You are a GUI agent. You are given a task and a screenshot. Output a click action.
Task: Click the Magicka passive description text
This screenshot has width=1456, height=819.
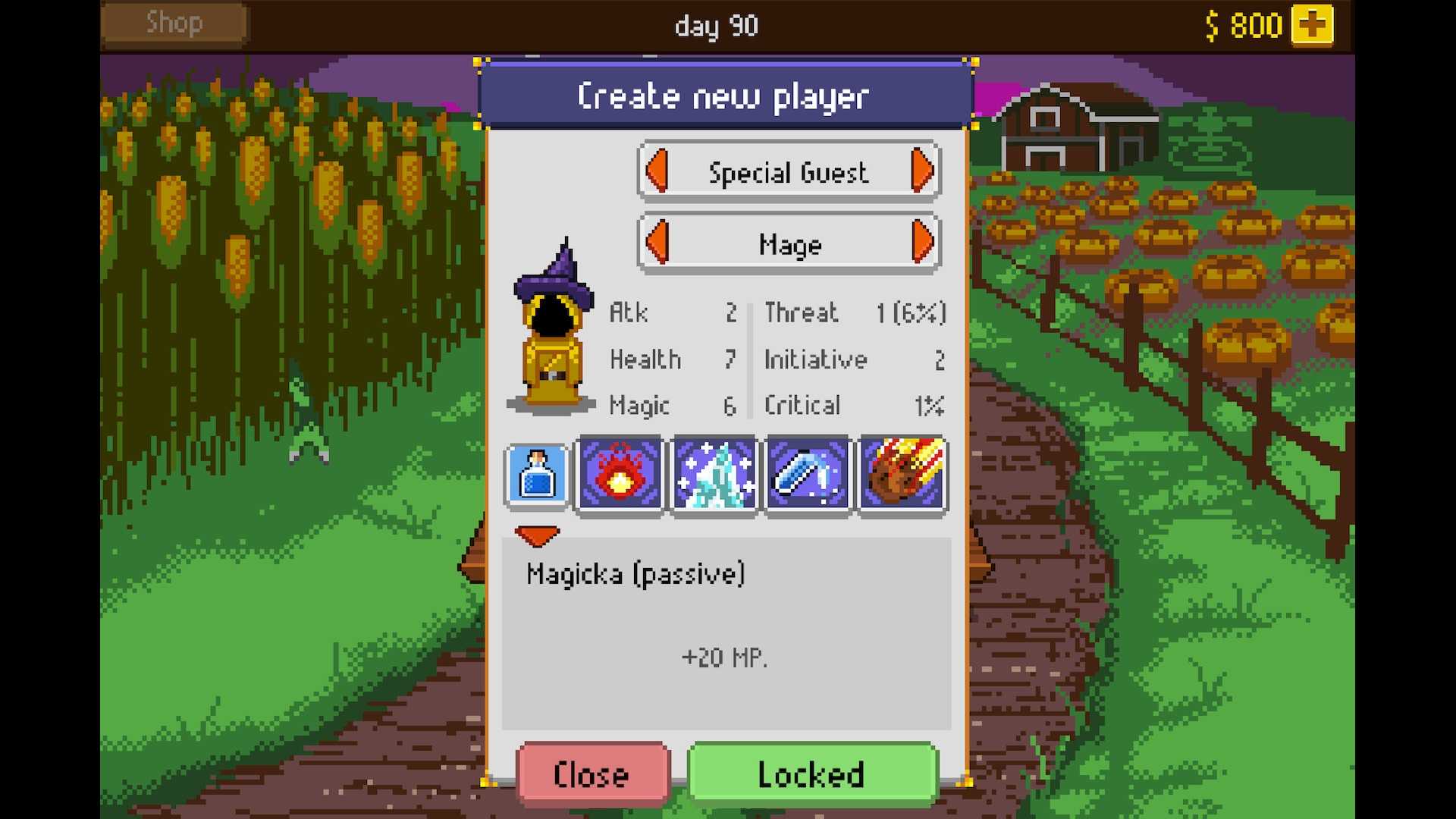(636, 573)
